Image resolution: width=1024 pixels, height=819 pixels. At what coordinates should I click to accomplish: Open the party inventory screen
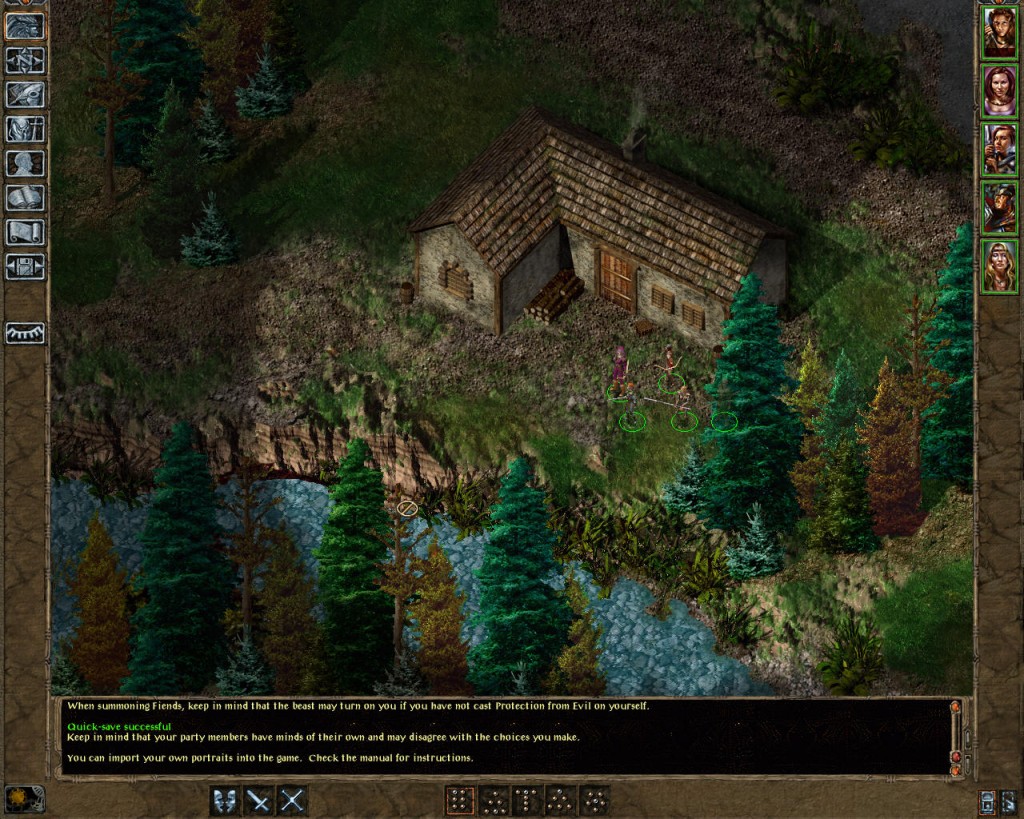pos(25,129)
